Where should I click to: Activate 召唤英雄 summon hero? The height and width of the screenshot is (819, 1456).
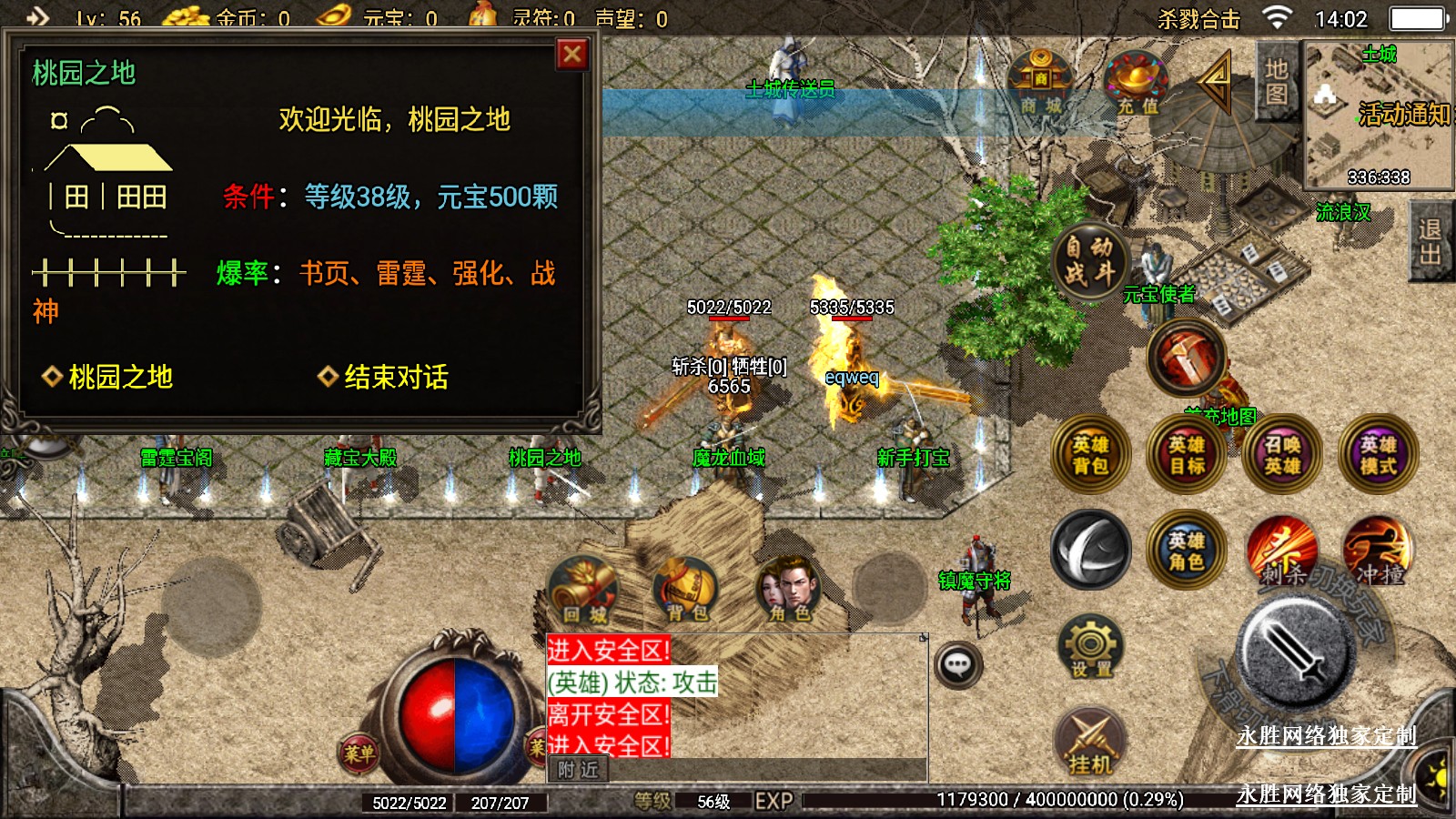(1282, 455)
